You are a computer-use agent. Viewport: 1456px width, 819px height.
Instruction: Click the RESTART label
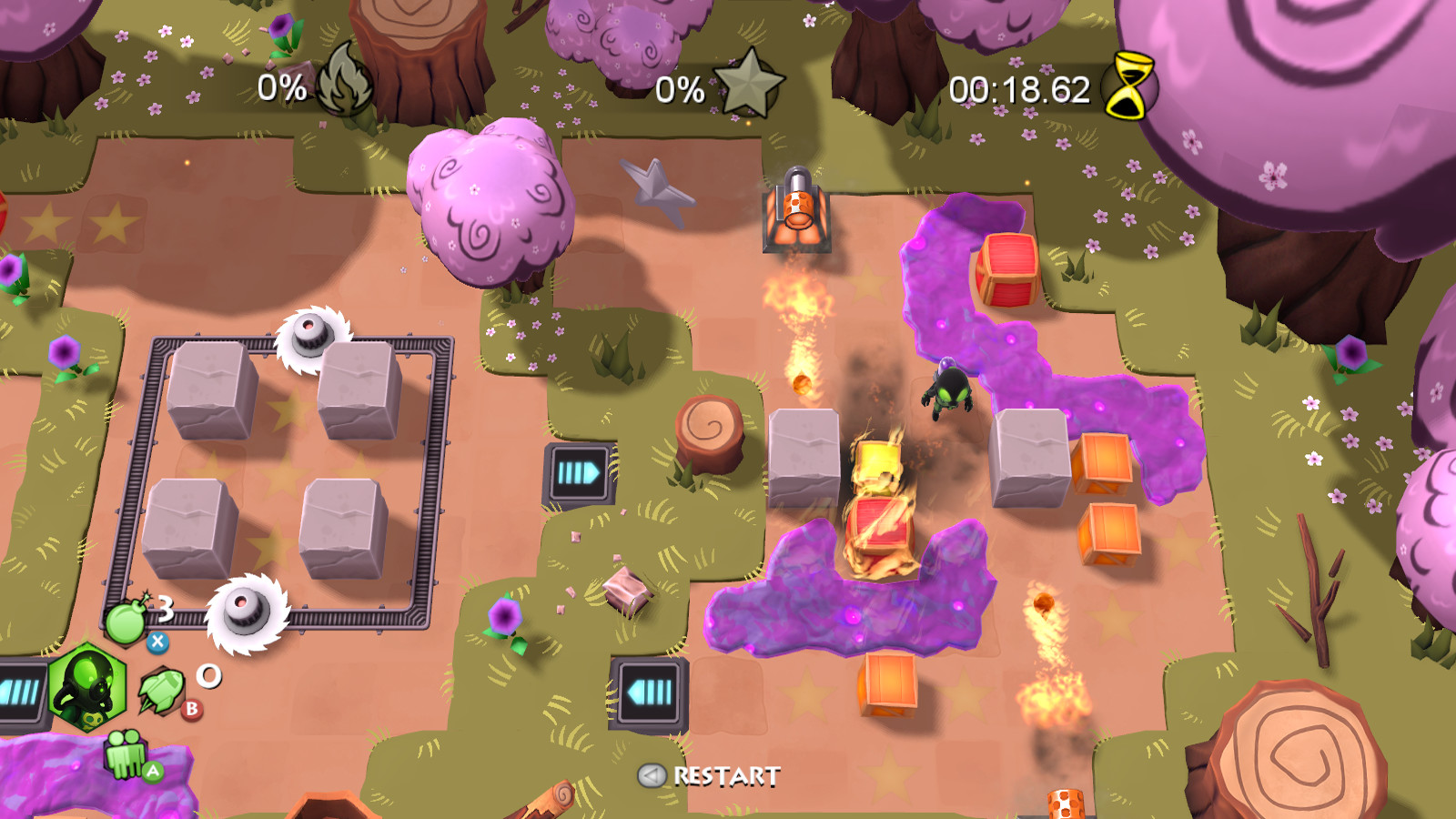pos(723,777)
